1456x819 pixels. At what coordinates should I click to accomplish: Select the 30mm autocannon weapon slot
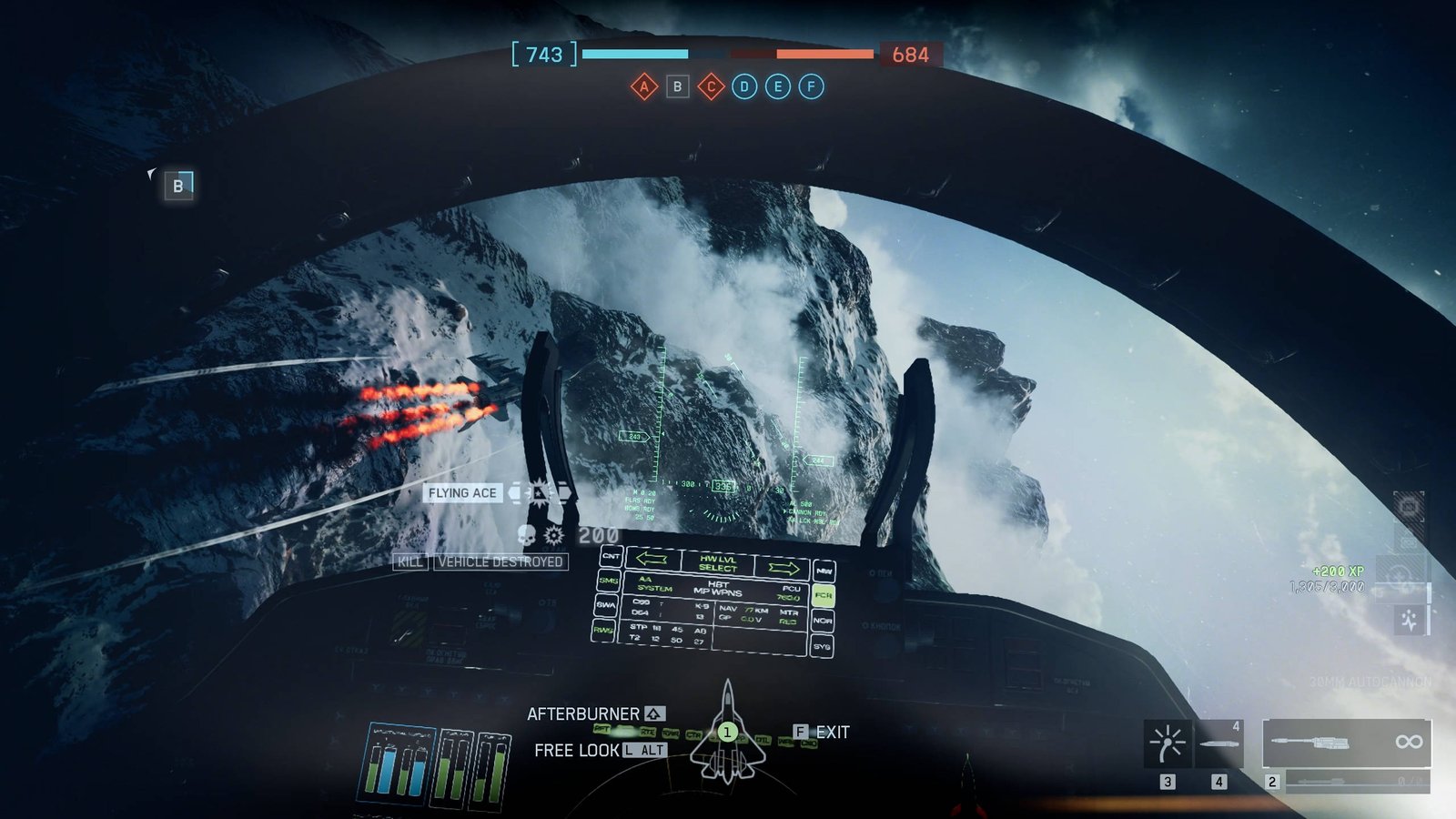[1346, 743]
